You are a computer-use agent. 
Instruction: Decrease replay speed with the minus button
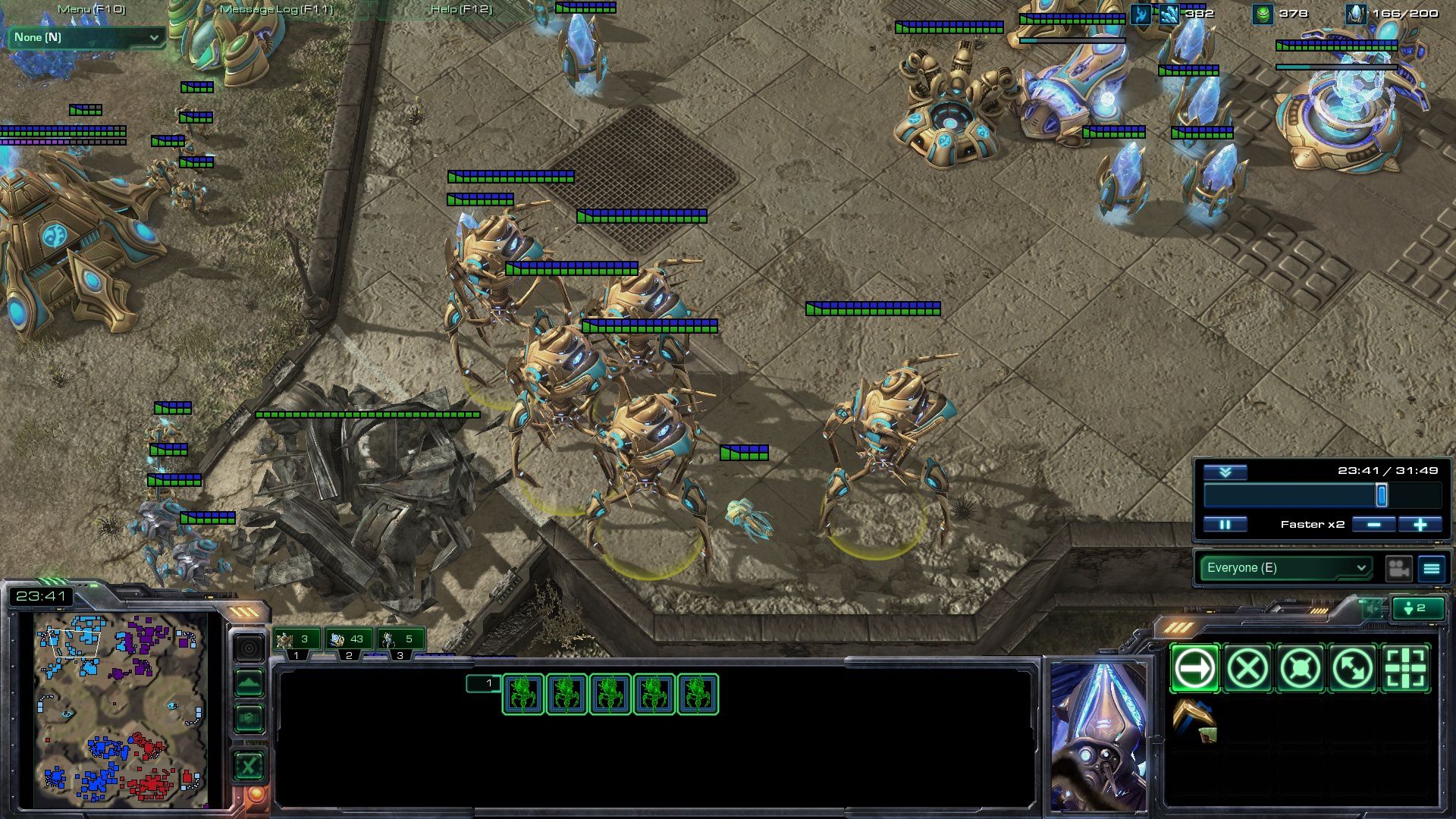click(1373, 524)
